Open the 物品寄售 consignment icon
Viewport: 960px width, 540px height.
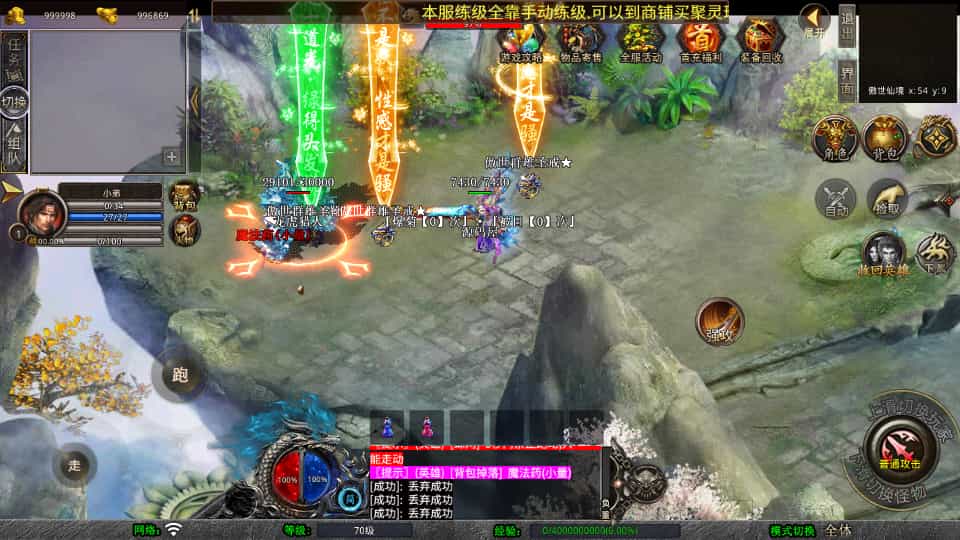tap(581, 41)
